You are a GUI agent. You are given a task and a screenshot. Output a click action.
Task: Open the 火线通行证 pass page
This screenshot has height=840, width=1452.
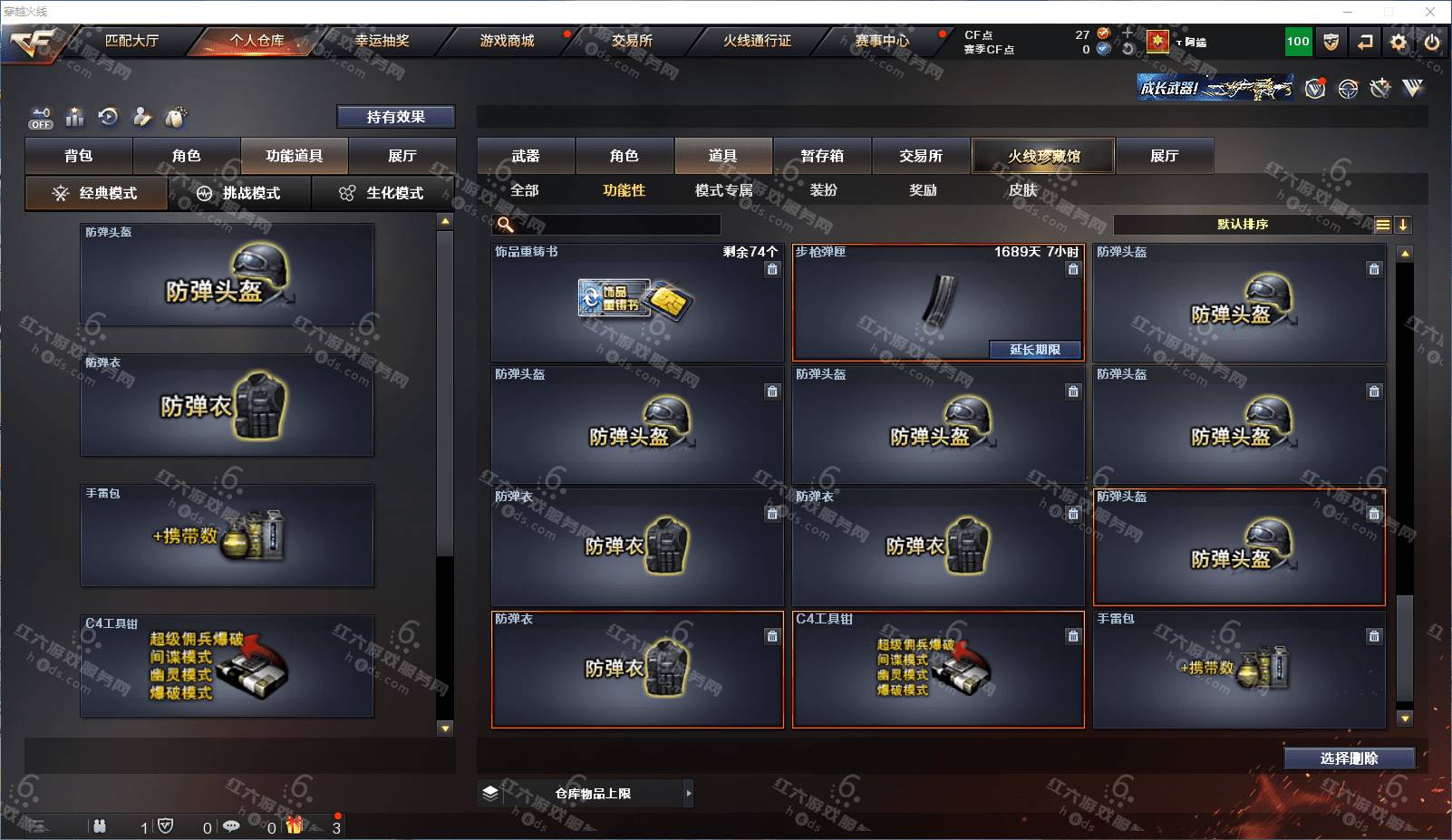tap(757, 41)
